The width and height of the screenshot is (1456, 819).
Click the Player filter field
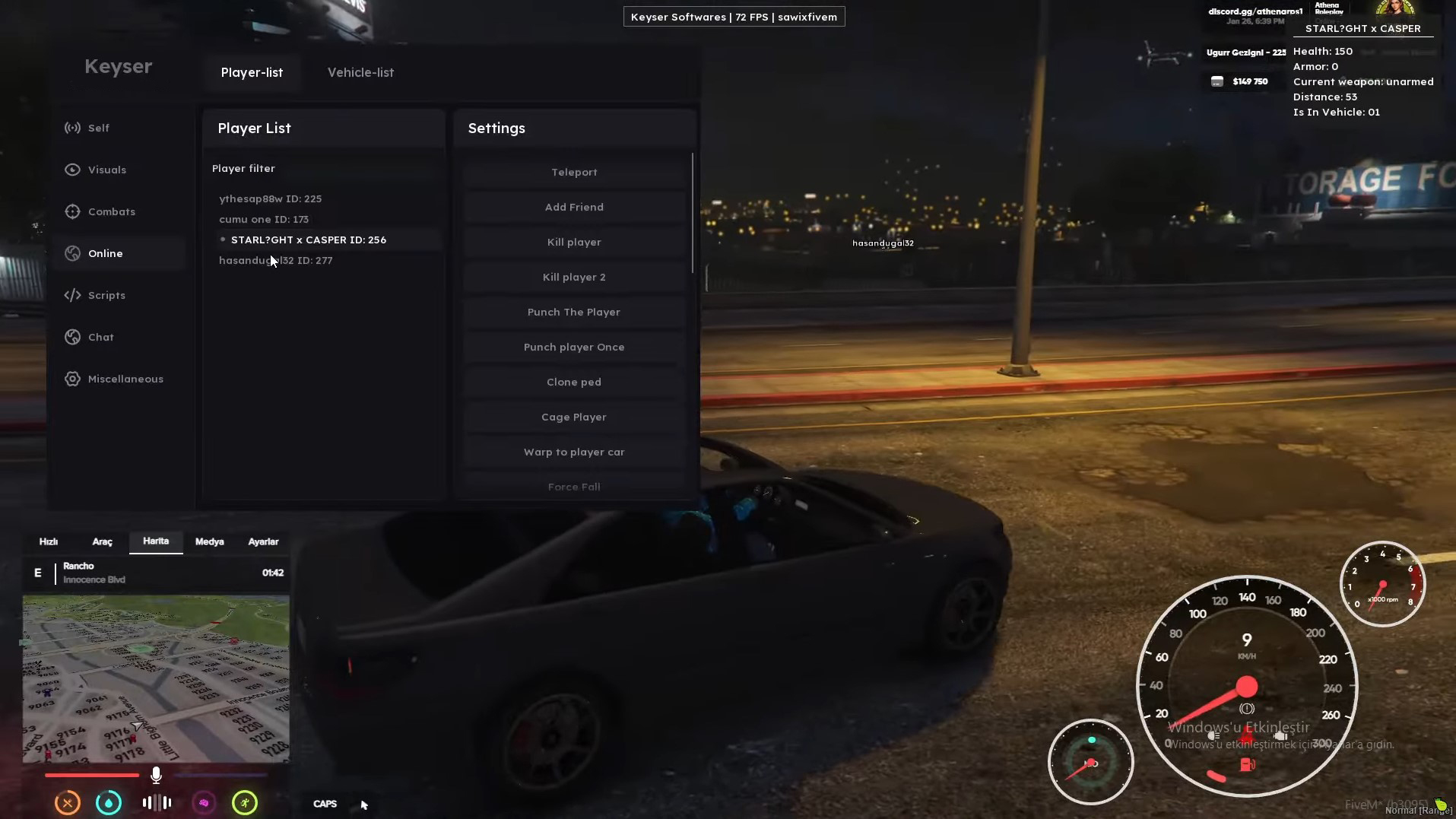(x=323, y=168)
